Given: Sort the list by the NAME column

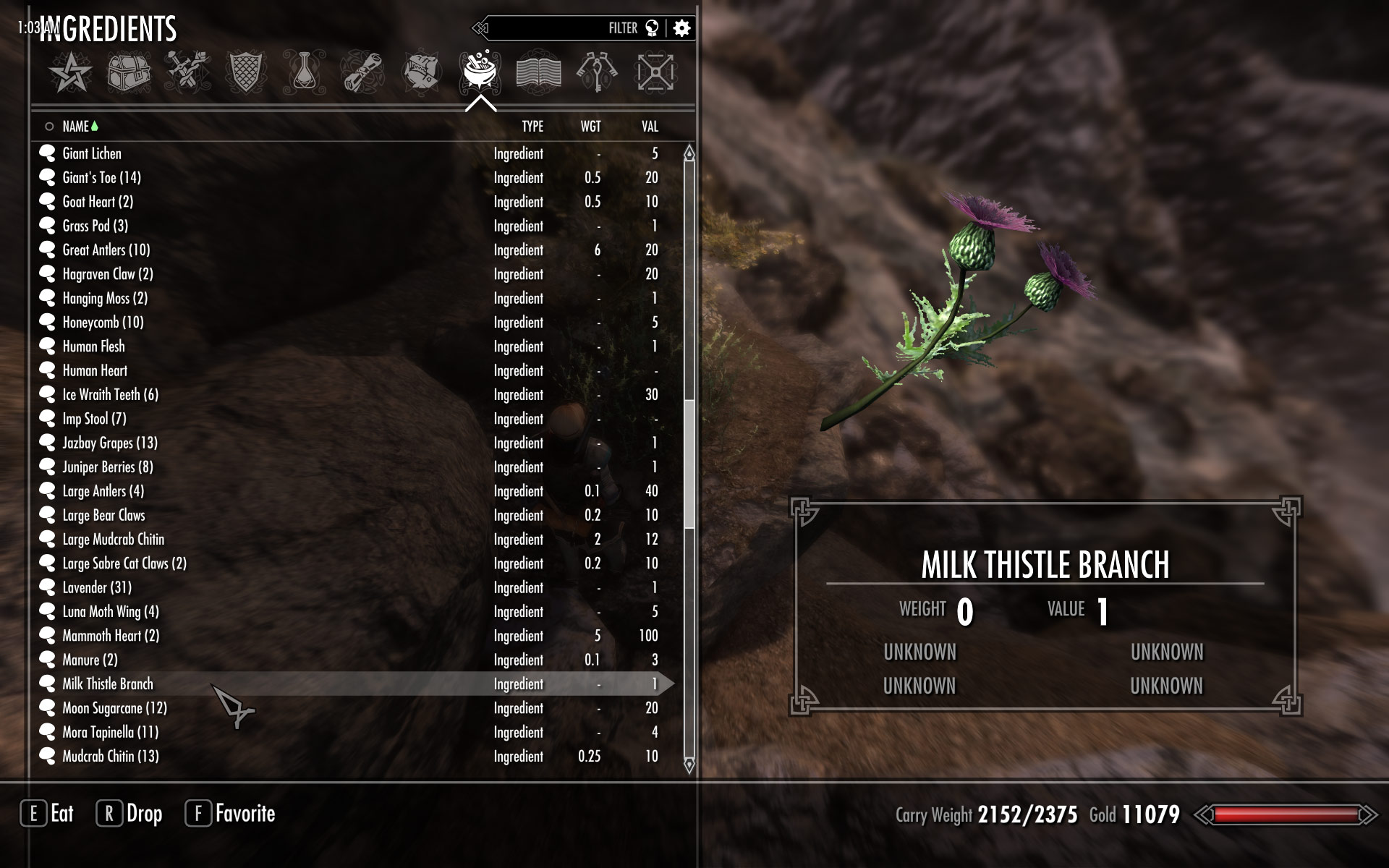Looking at the screenshot, I should pyautogui.click(x=75, y=127).
